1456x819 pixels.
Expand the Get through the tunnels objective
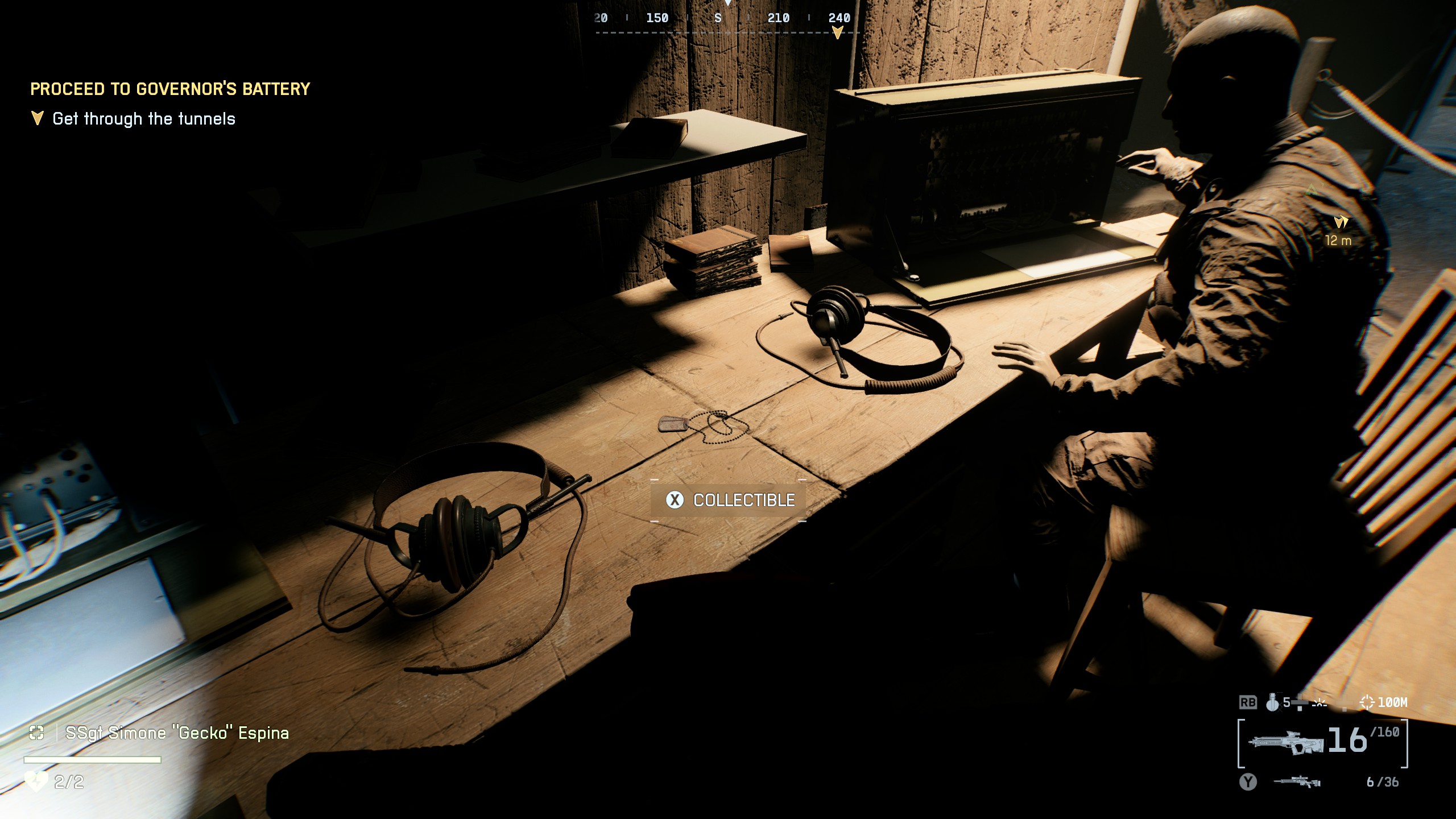tap(143, 119)
